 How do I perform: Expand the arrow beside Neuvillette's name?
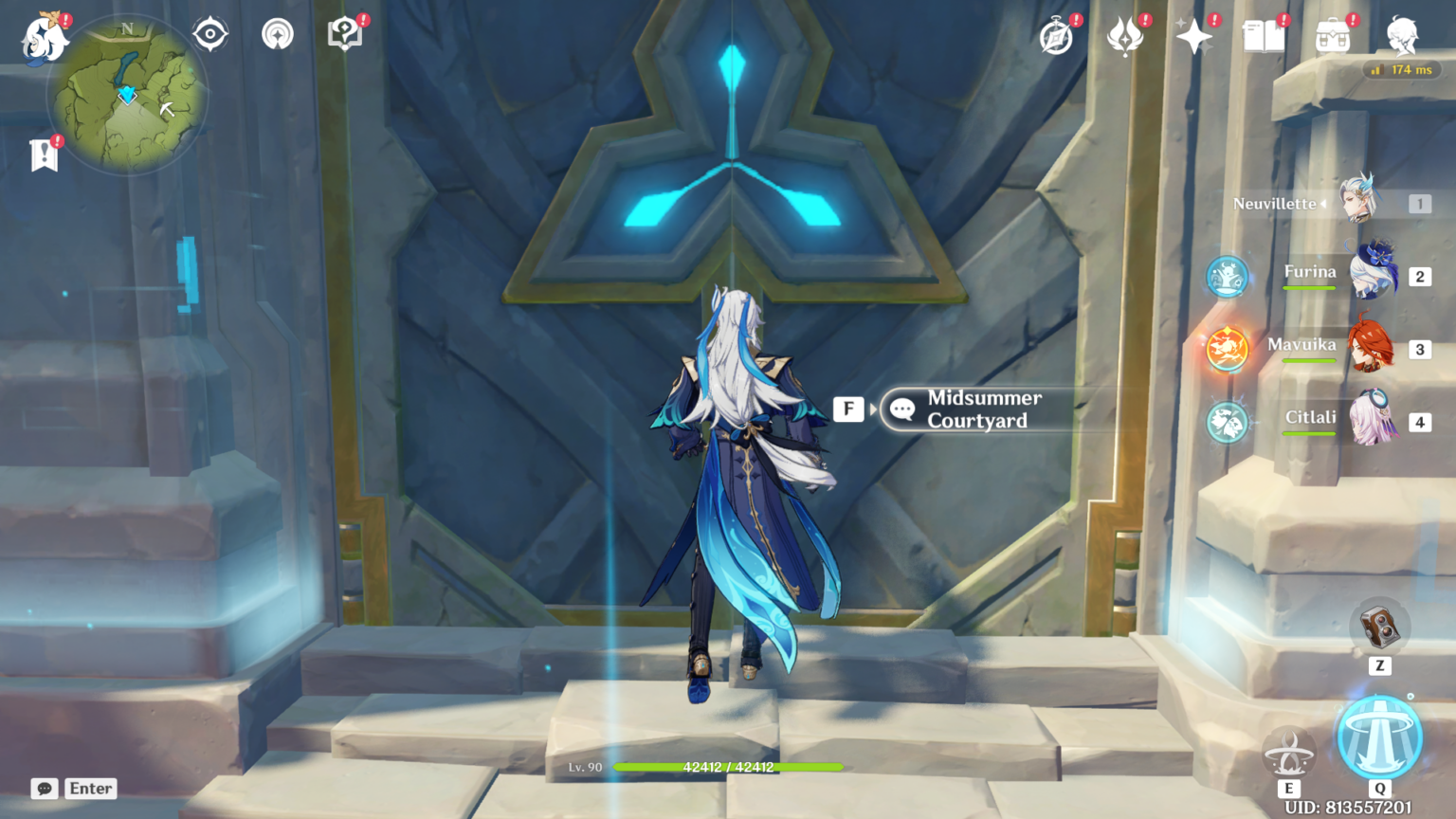pyautogui.click(x=1323, y=203)
